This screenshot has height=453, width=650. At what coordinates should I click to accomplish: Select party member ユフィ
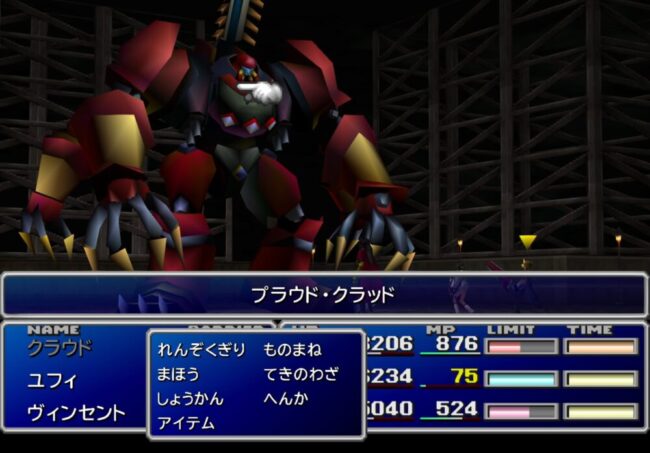(x=50, y=380)
